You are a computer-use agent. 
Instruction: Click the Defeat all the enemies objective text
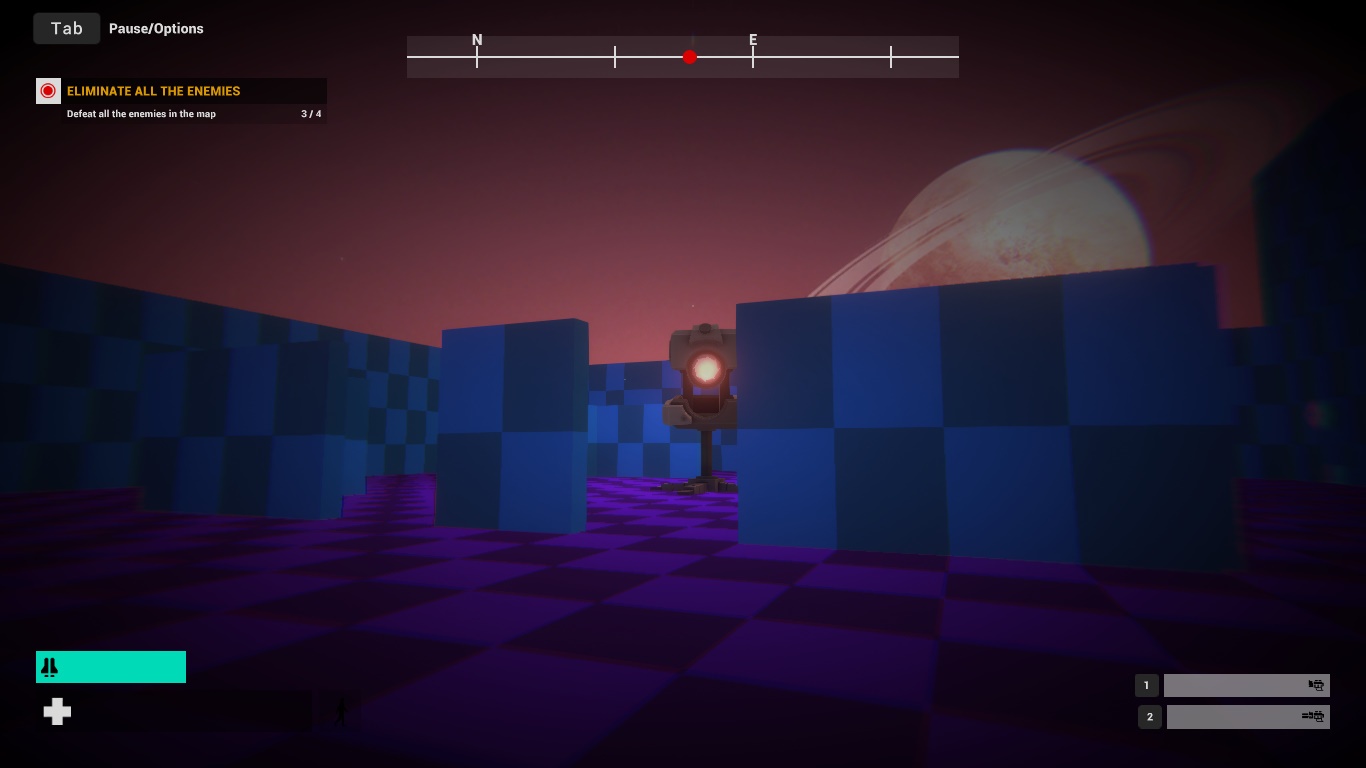(x=141, y=114)
